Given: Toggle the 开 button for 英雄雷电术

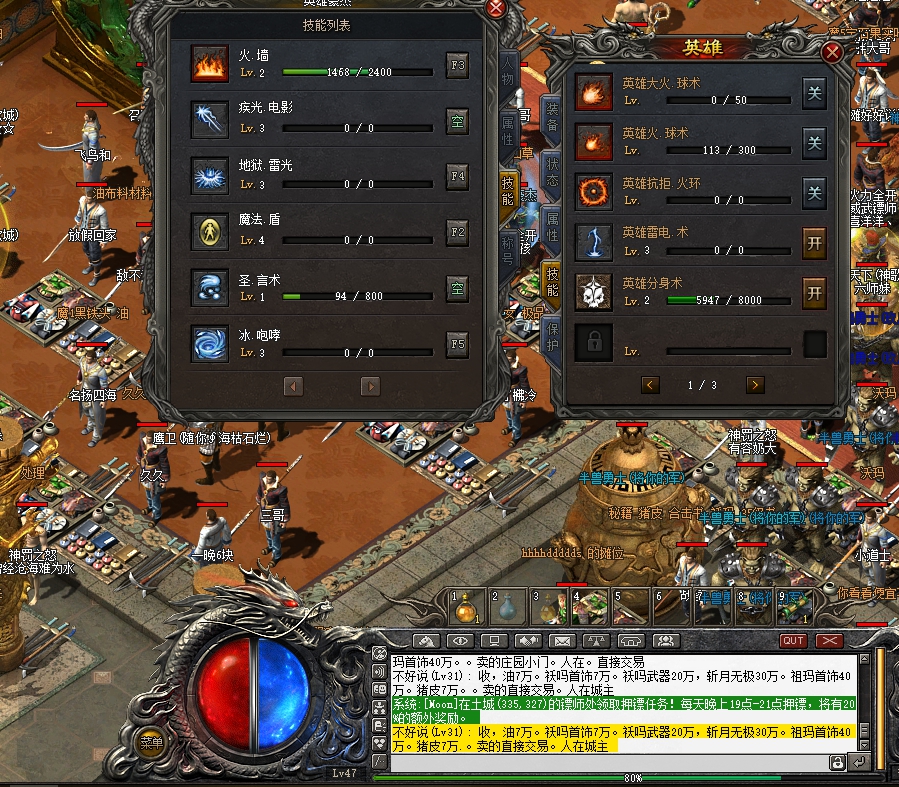Looking at the screenshot, I should tap(814, 242).
